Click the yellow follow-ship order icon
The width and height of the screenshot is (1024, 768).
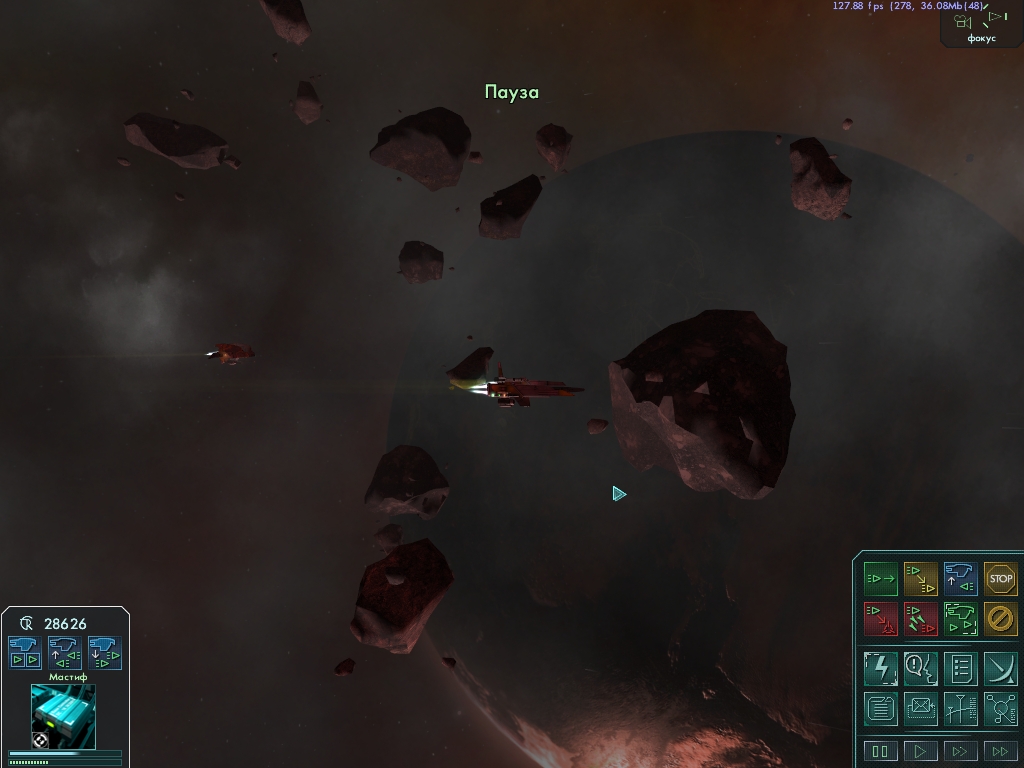click(x=920, y=578)
